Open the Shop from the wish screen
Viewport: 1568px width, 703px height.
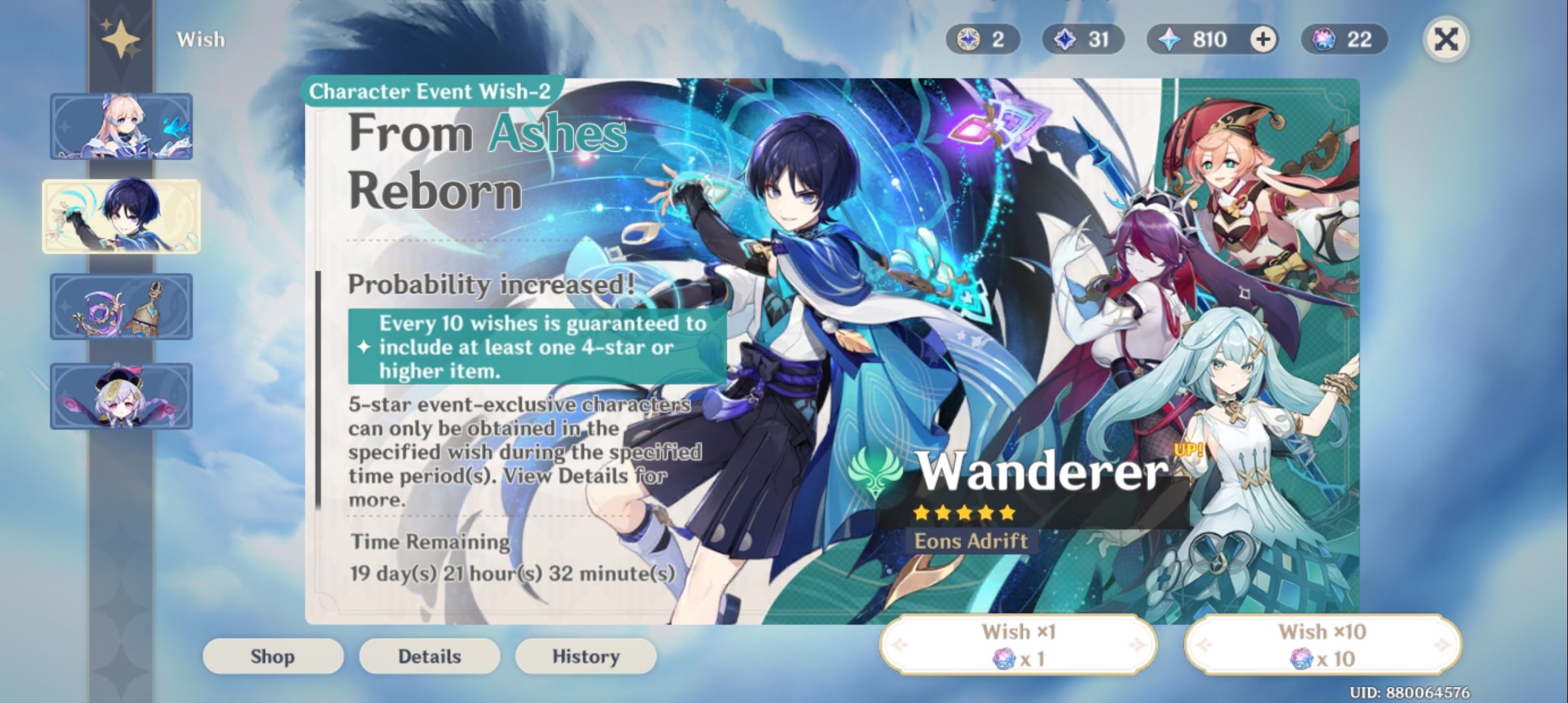coord(273,656)
